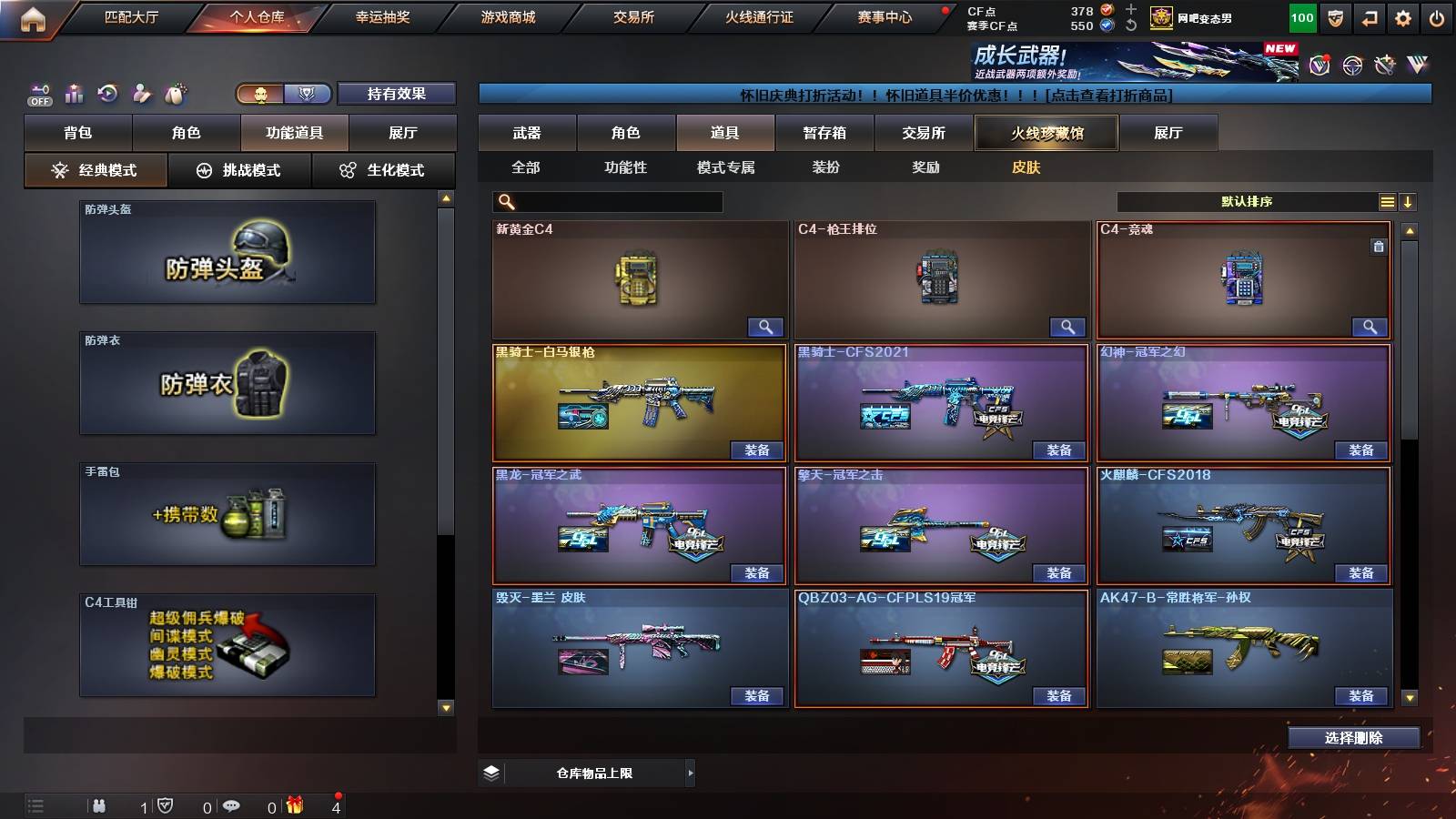Go to 游戏商城 shop
1456x819 pixels.
pyautogui.click(x=508, y=17)
